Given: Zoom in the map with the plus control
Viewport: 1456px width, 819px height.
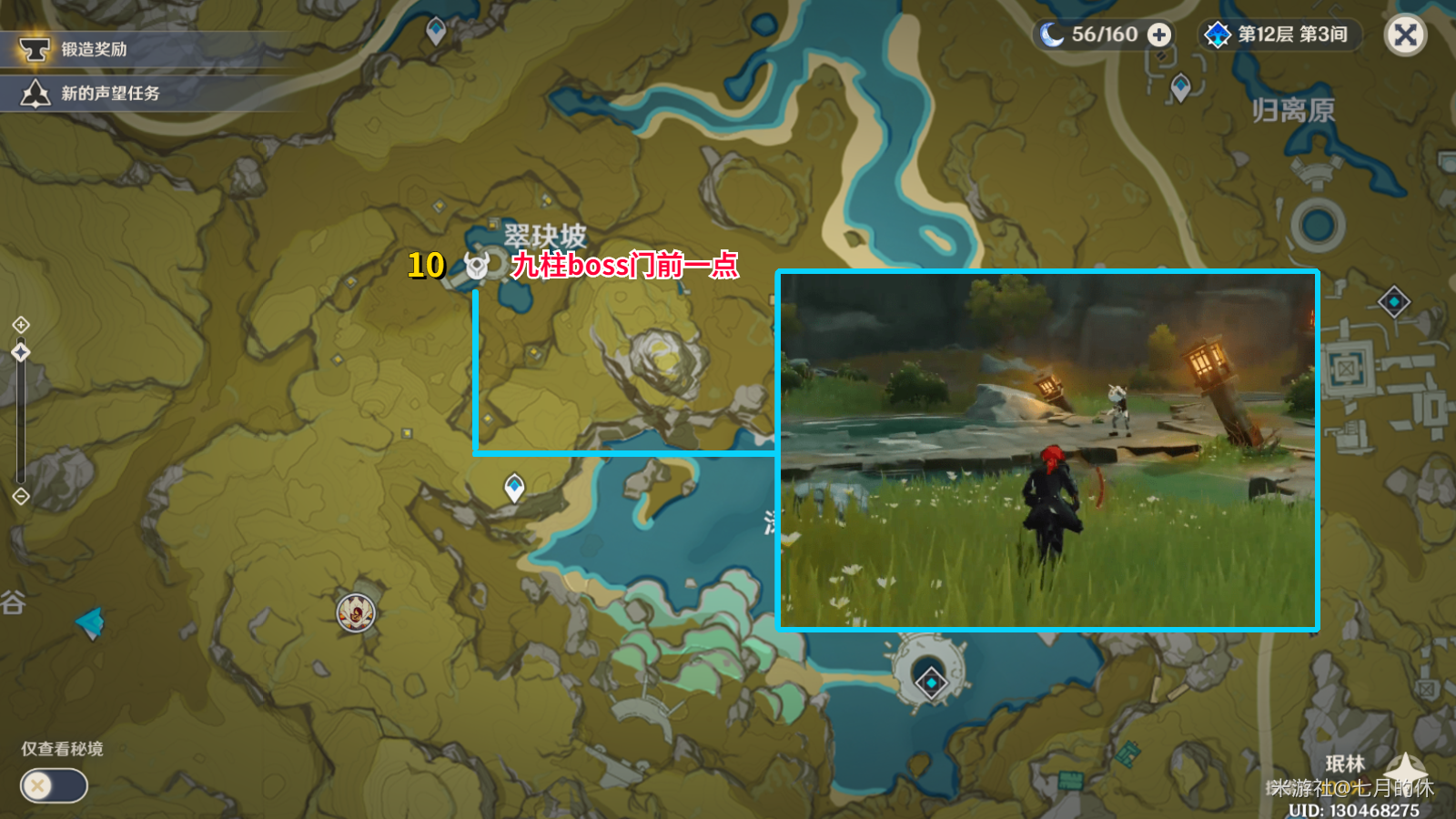Looking at the screenshot, I should (x=21, y=325).
